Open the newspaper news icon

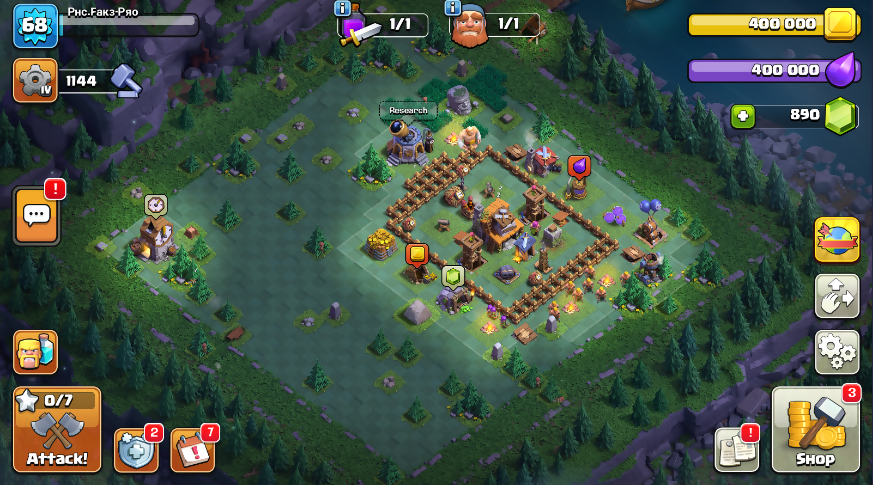pyautogui.click(x=736, y=449)
